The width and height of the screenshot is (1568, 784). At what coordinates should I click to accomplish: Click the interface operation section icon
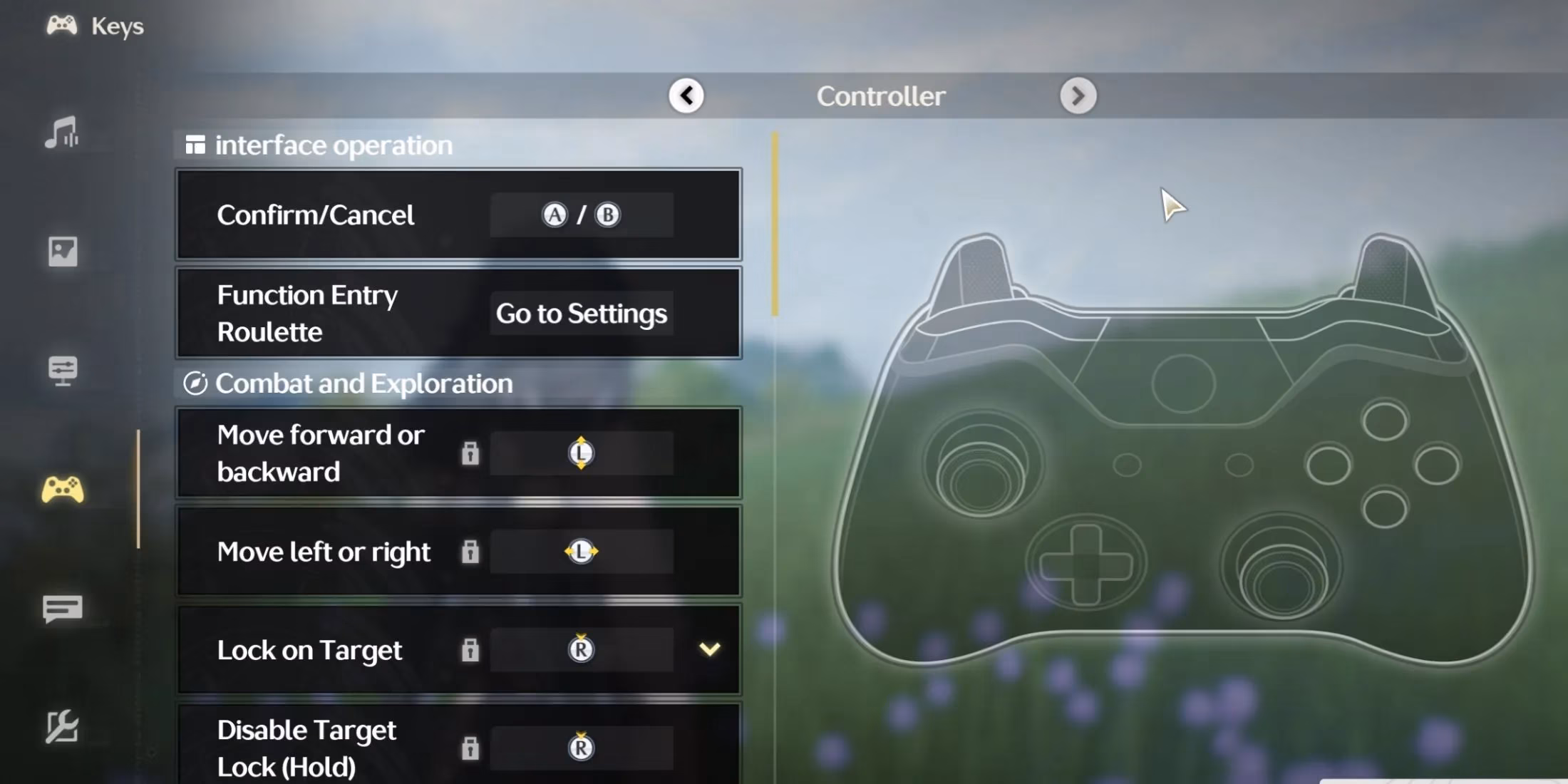[194, 145]
